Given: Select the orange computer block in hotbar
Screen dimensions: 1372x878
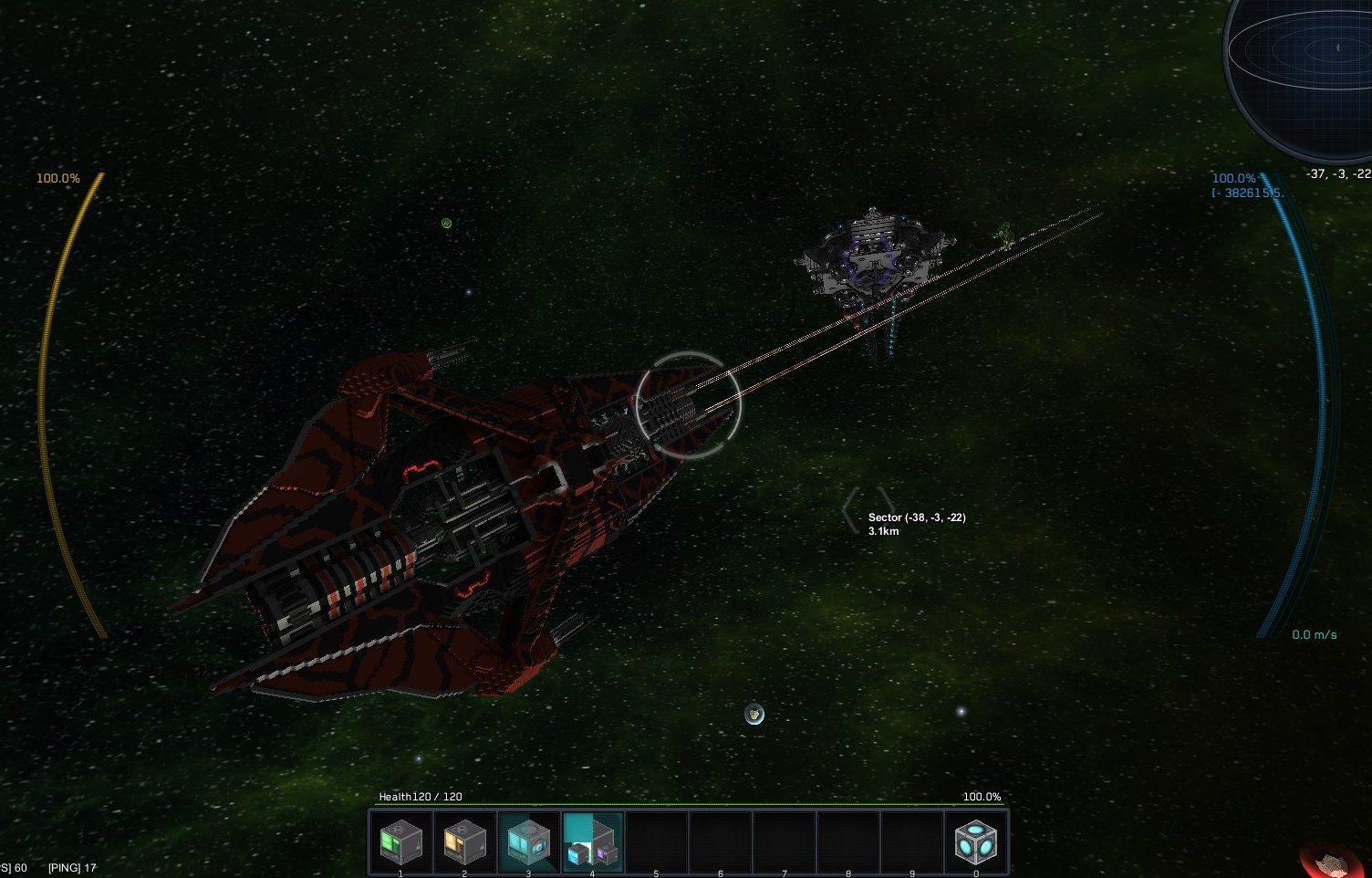Looking at the screenshot, I should 464,841.
